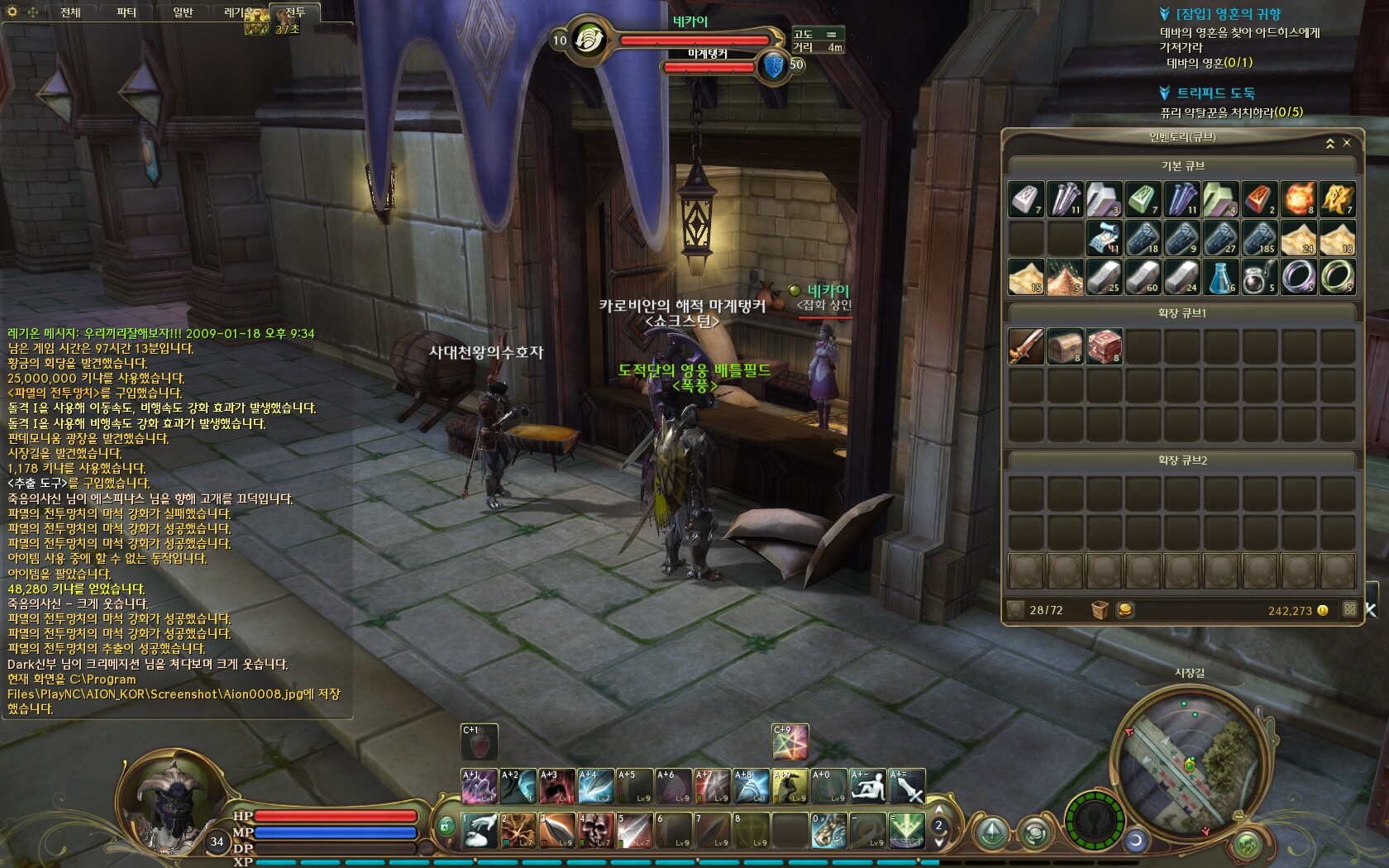Select the blue flask item in inventory

pyautogui.click(x=1220, y=277)
